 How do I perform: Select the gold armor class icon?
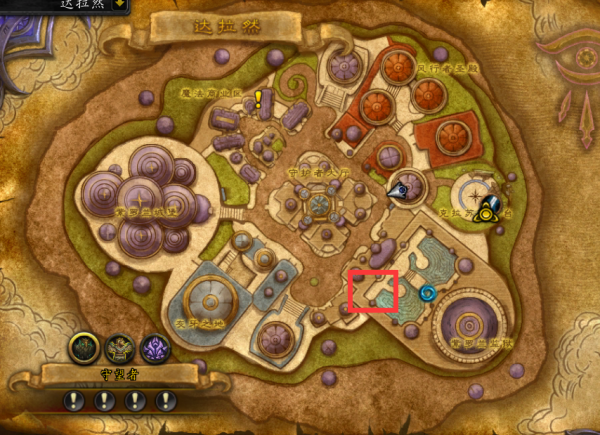pyautogui.click(x=120, y=349)
